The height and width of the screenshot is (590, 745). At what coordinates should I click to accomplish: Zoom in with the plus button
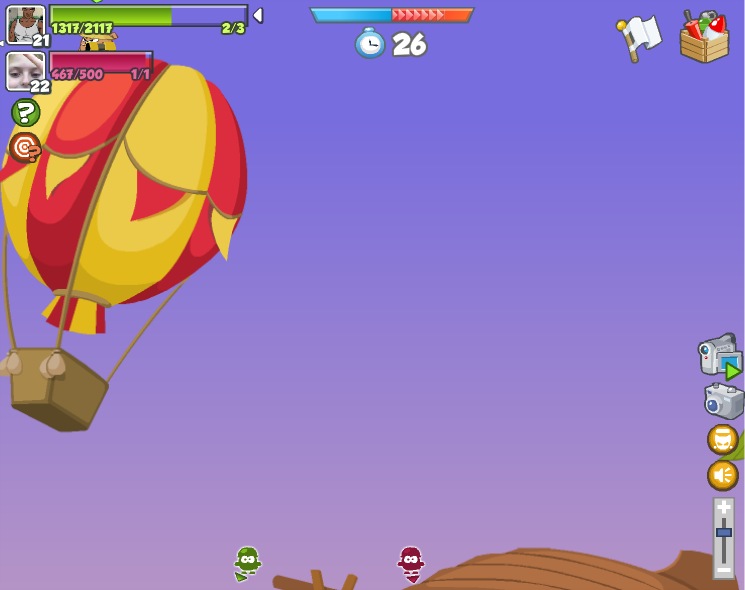click(x=723, y=507)
